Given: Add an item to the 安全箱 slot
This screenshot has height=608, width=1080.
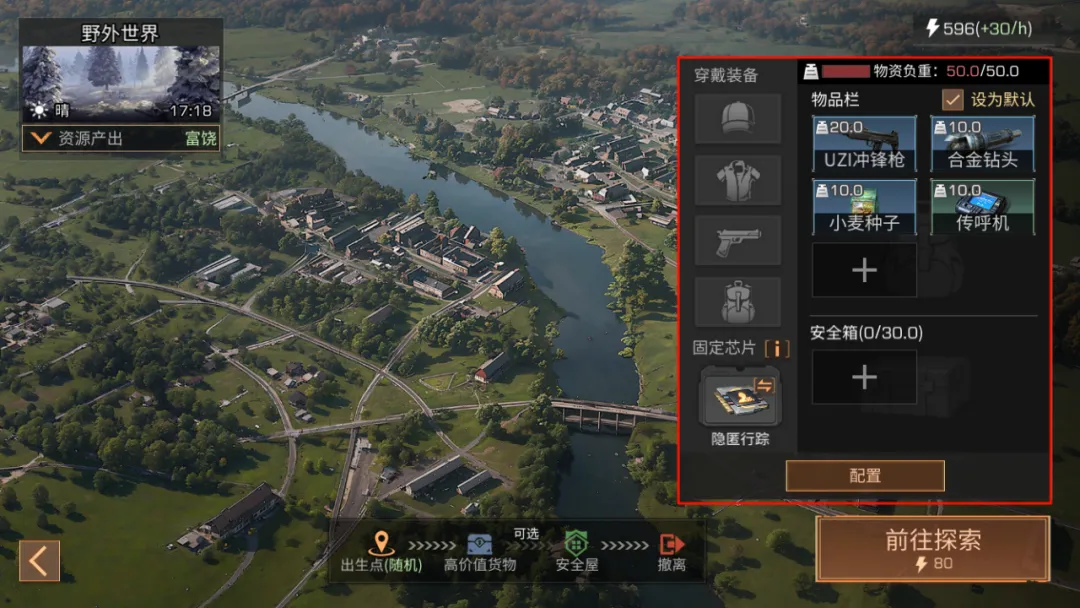Looking at the screenshot, I should [864, 377].
